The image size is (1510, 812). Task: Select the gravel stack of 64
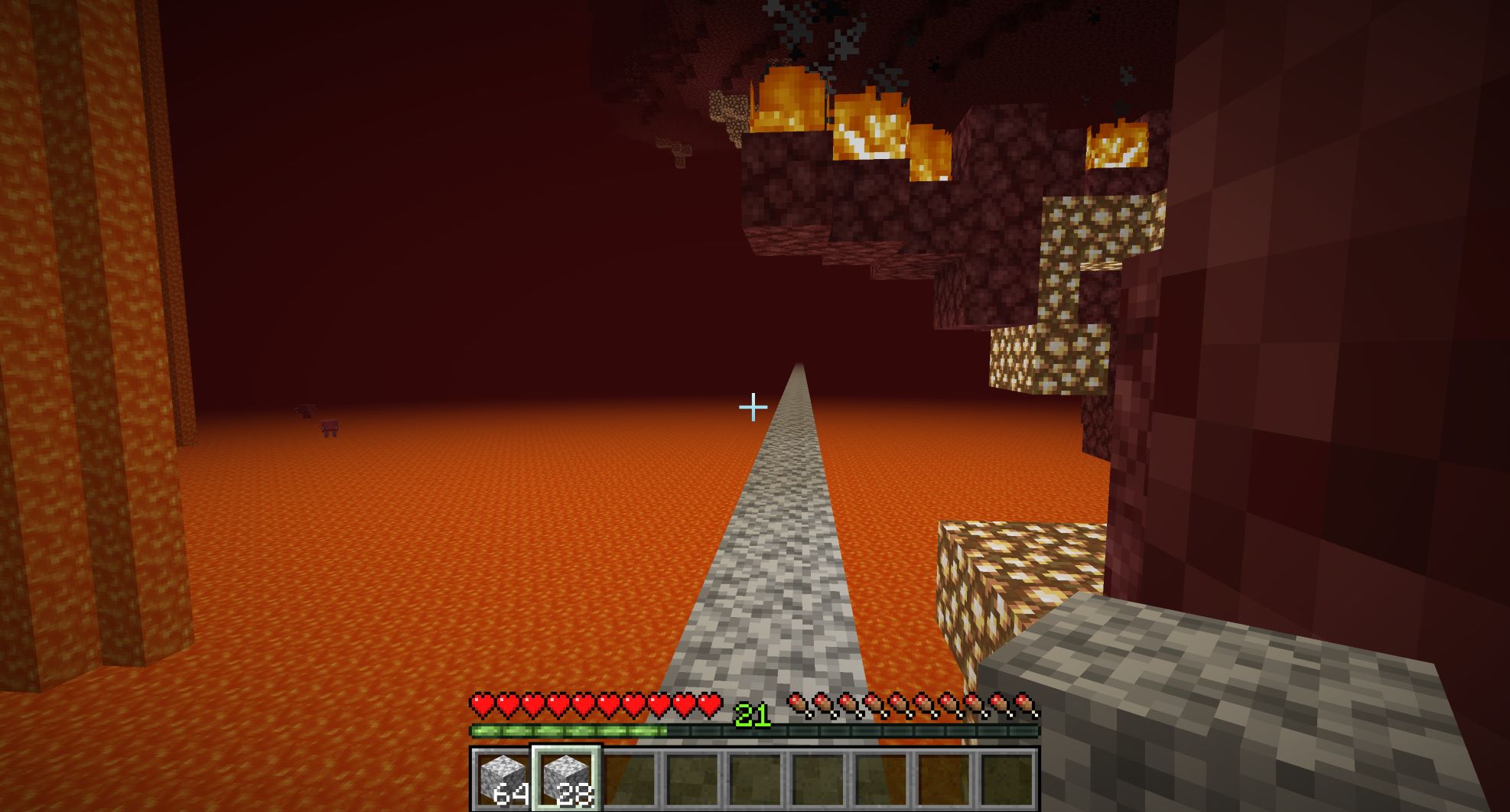point(501,778)
